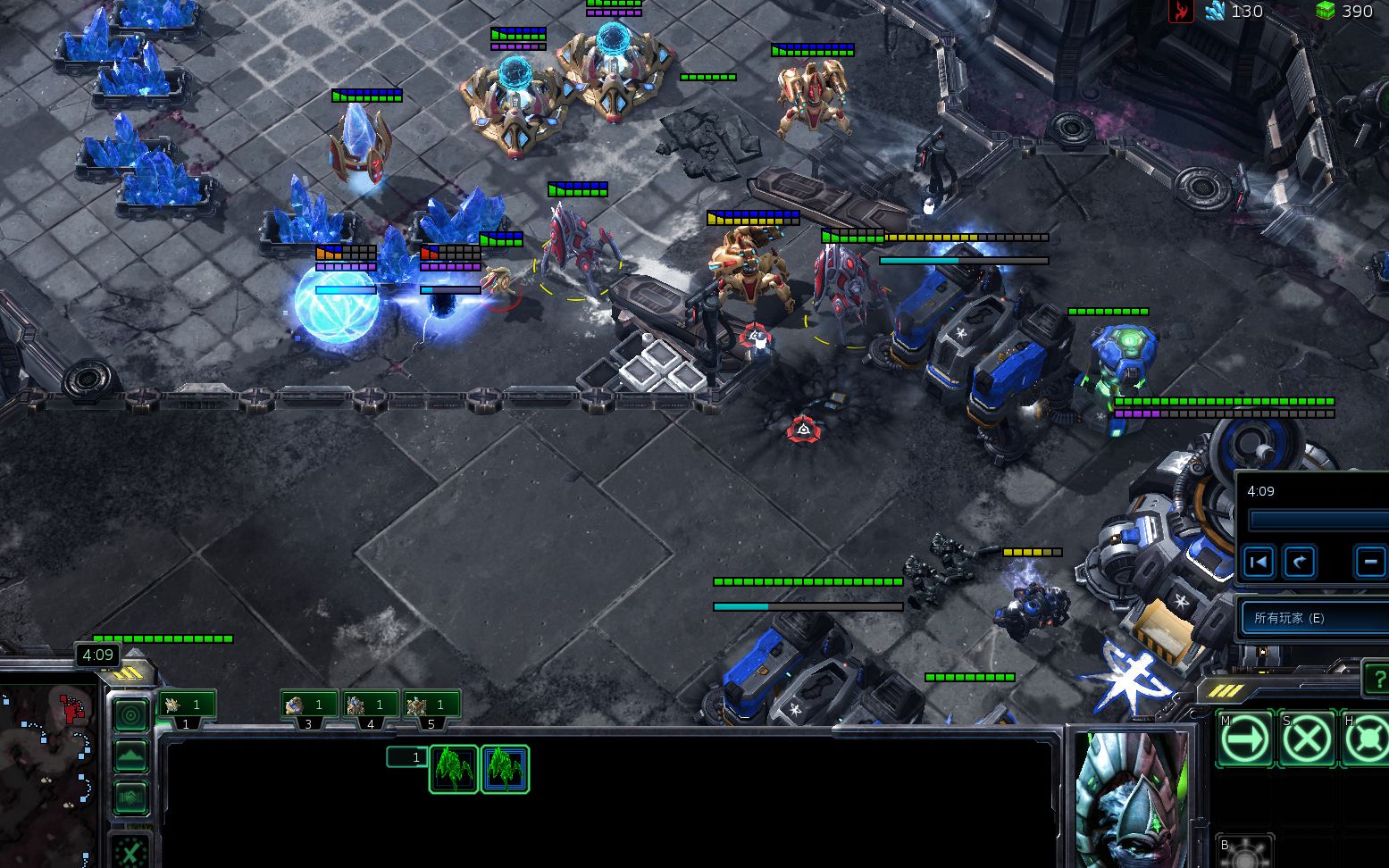Screen dimensions: 1389x868
Task: Select control group 1 tab
Action: (x=187, y=705)
